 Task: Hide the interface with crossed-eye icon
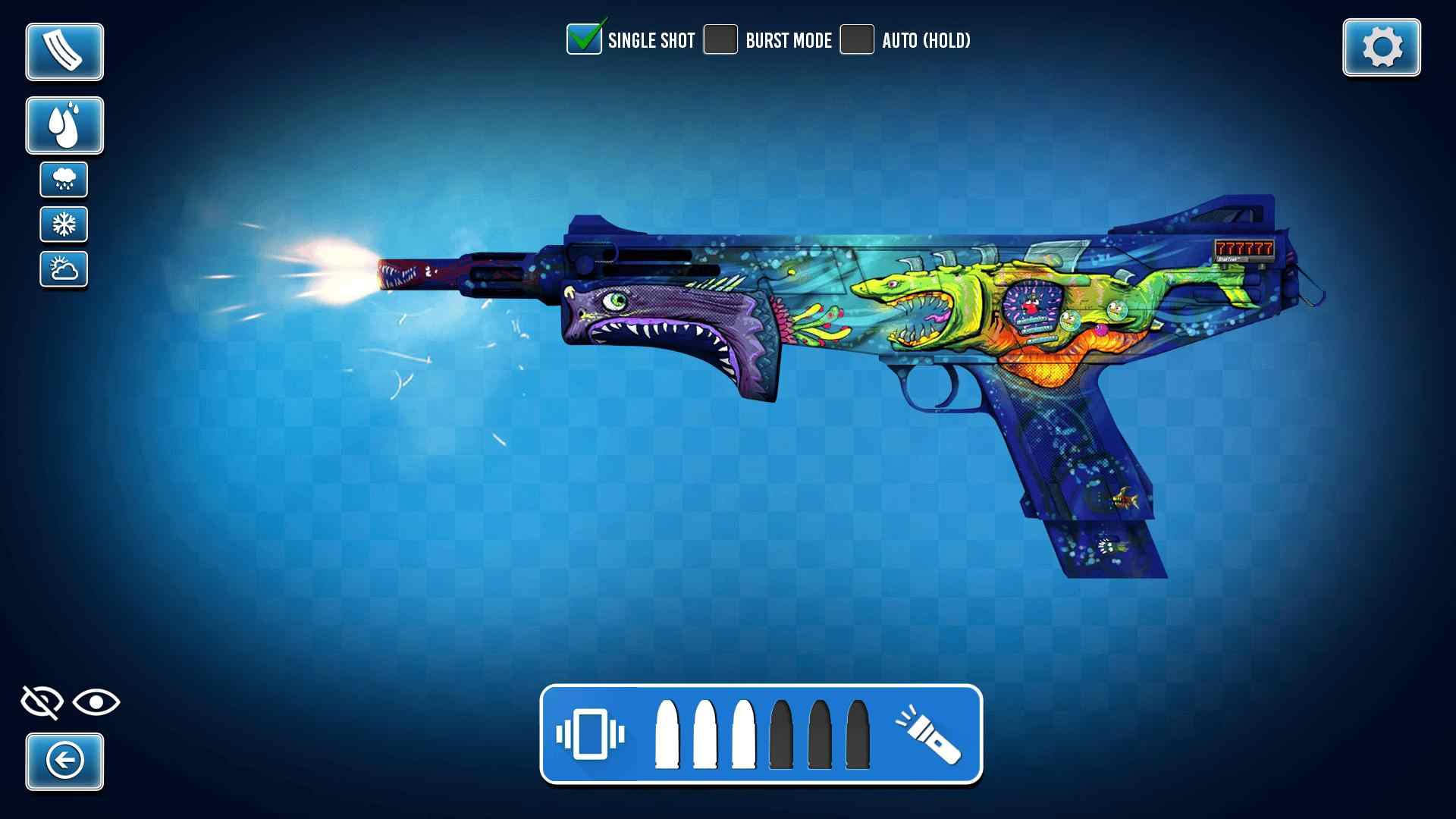(41, 702)
